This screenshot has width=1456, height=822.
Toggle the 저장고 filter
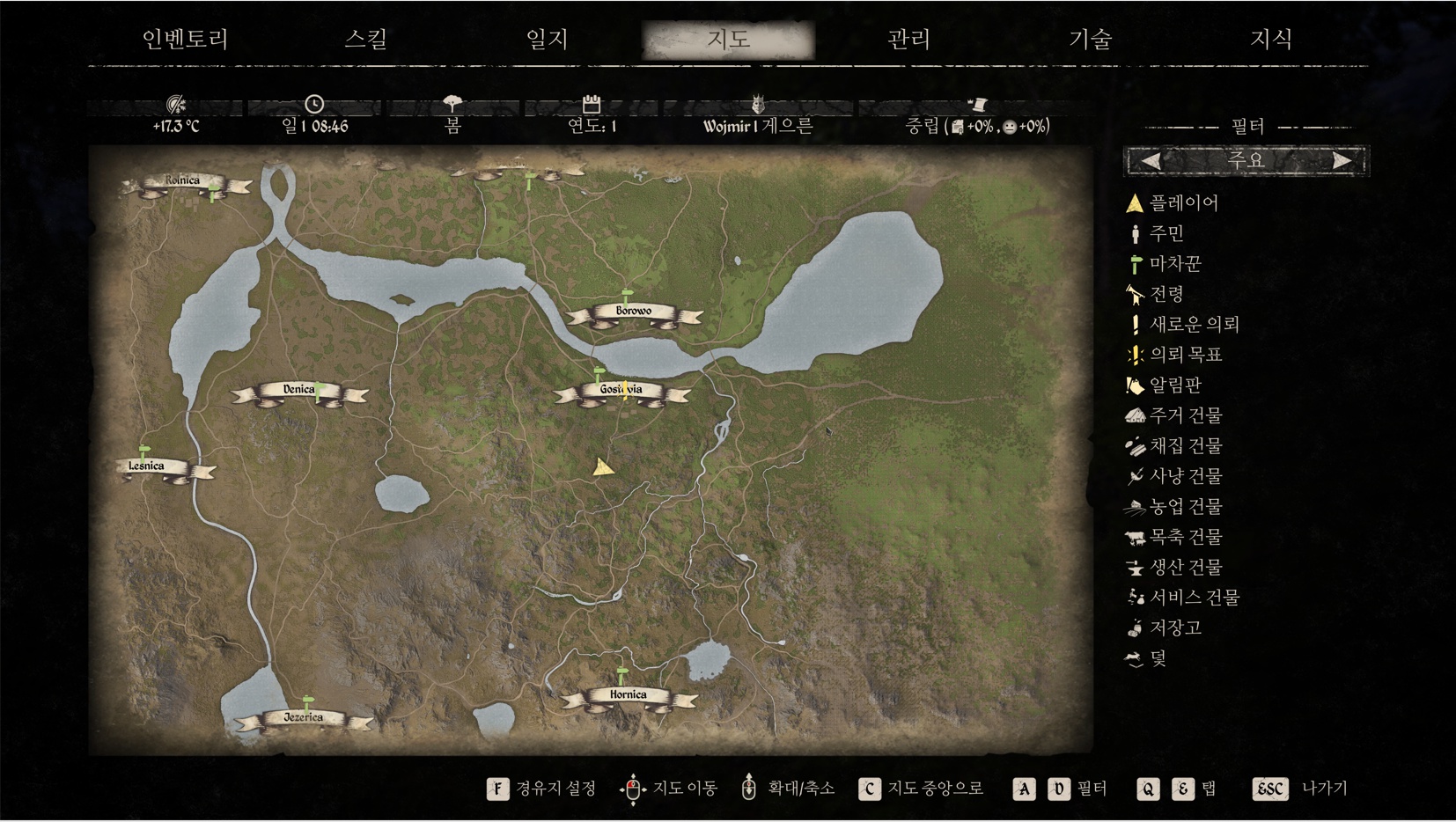pos(1175,628)
